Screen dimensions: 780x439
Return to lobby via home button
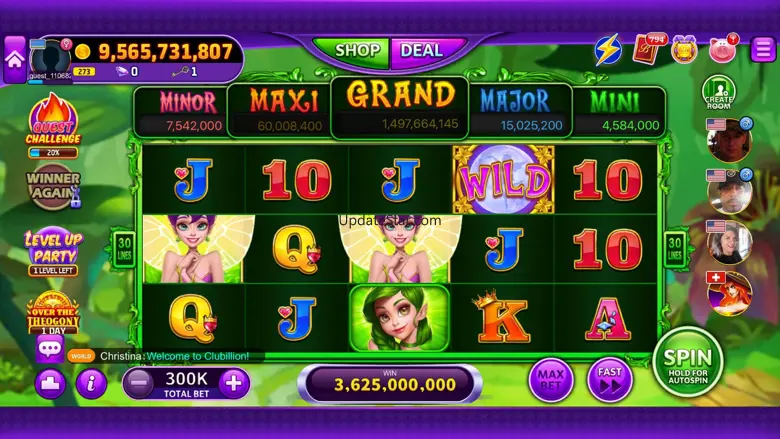click(14, 59)
